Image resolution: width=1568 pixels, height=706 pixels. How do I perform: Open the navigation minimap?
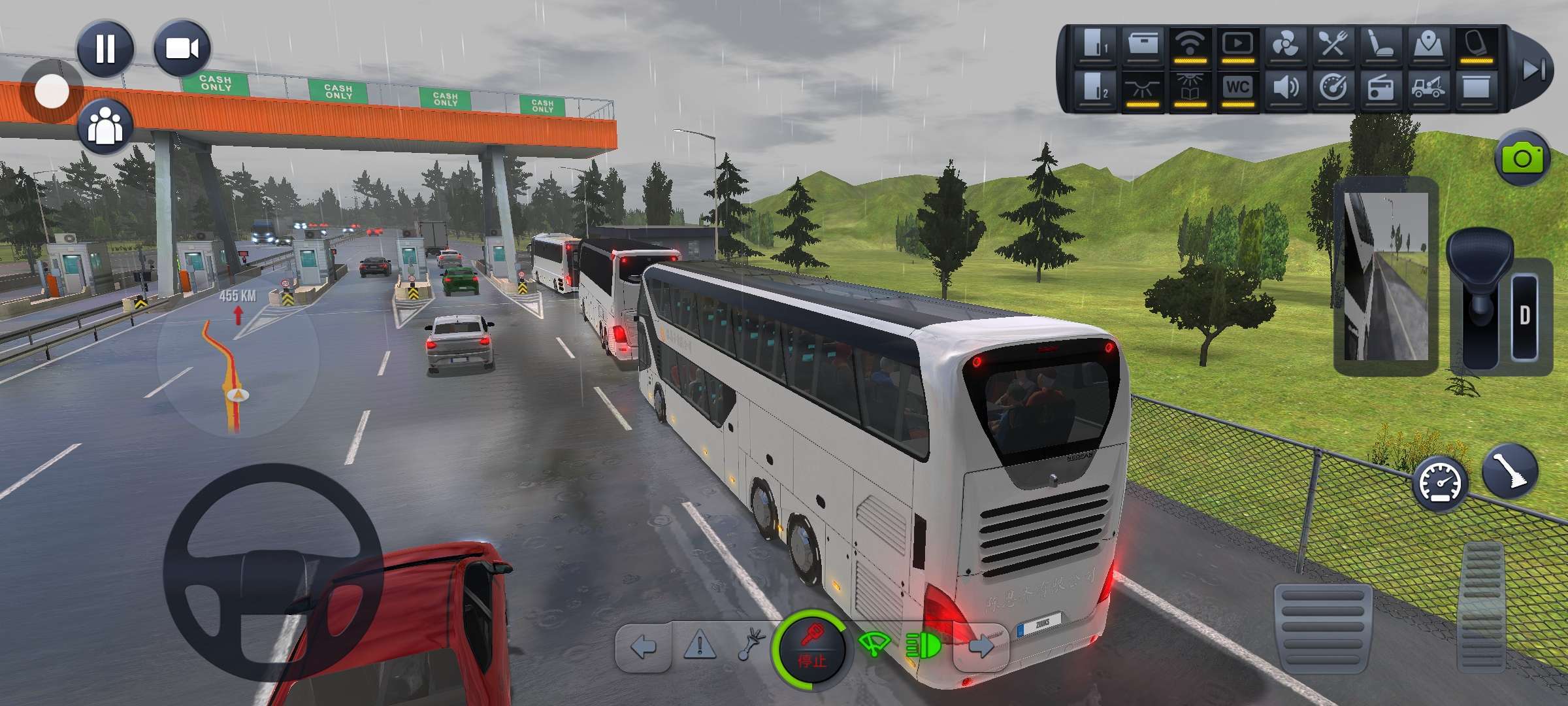coord(237,356)
